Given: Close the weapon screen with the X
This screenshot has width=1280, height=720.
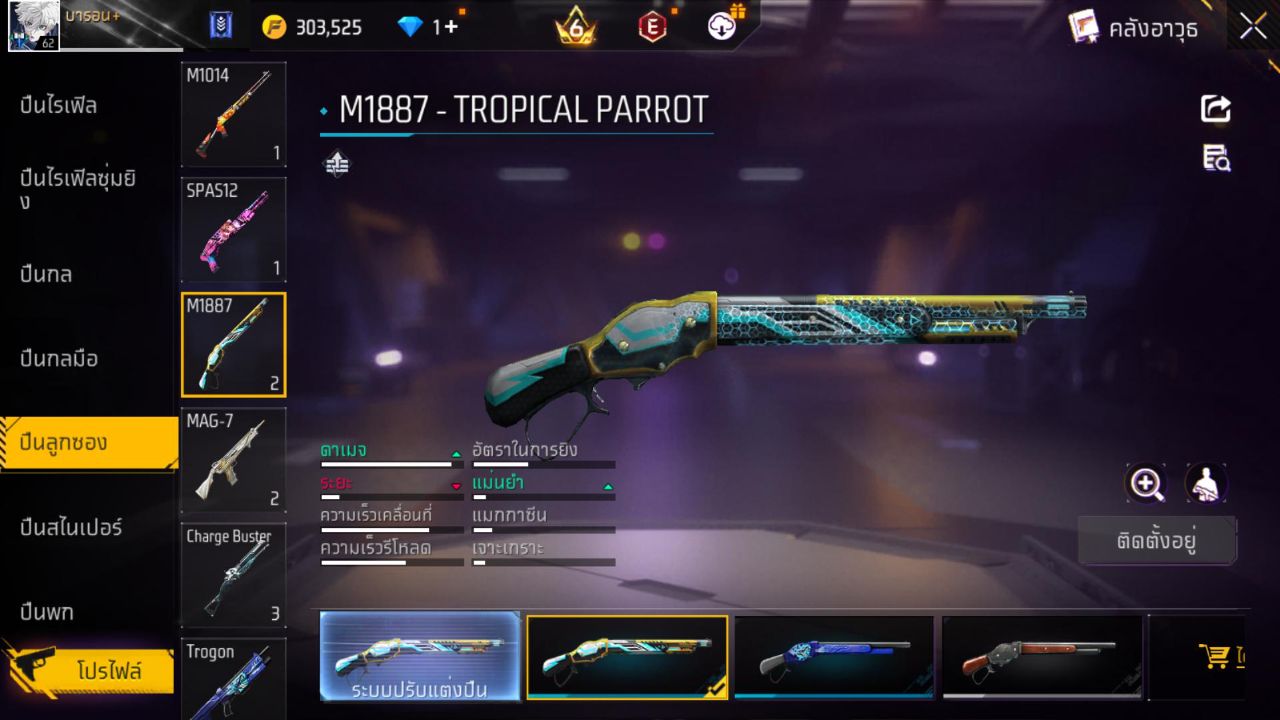Looking at the screenshot, I should pyautogui.click(x=1253, y=27).
